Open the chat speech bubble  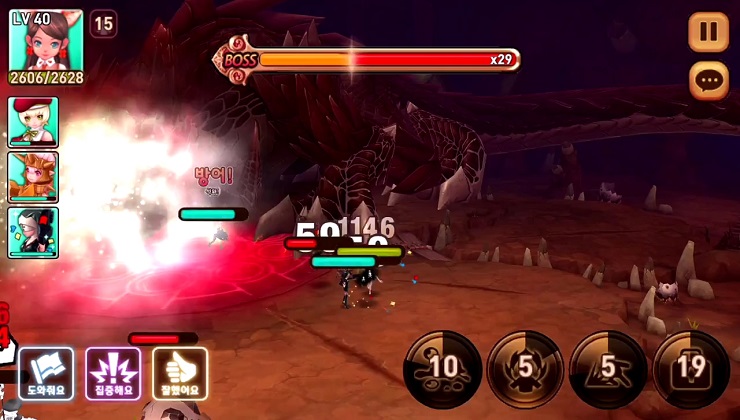(708, 80)
